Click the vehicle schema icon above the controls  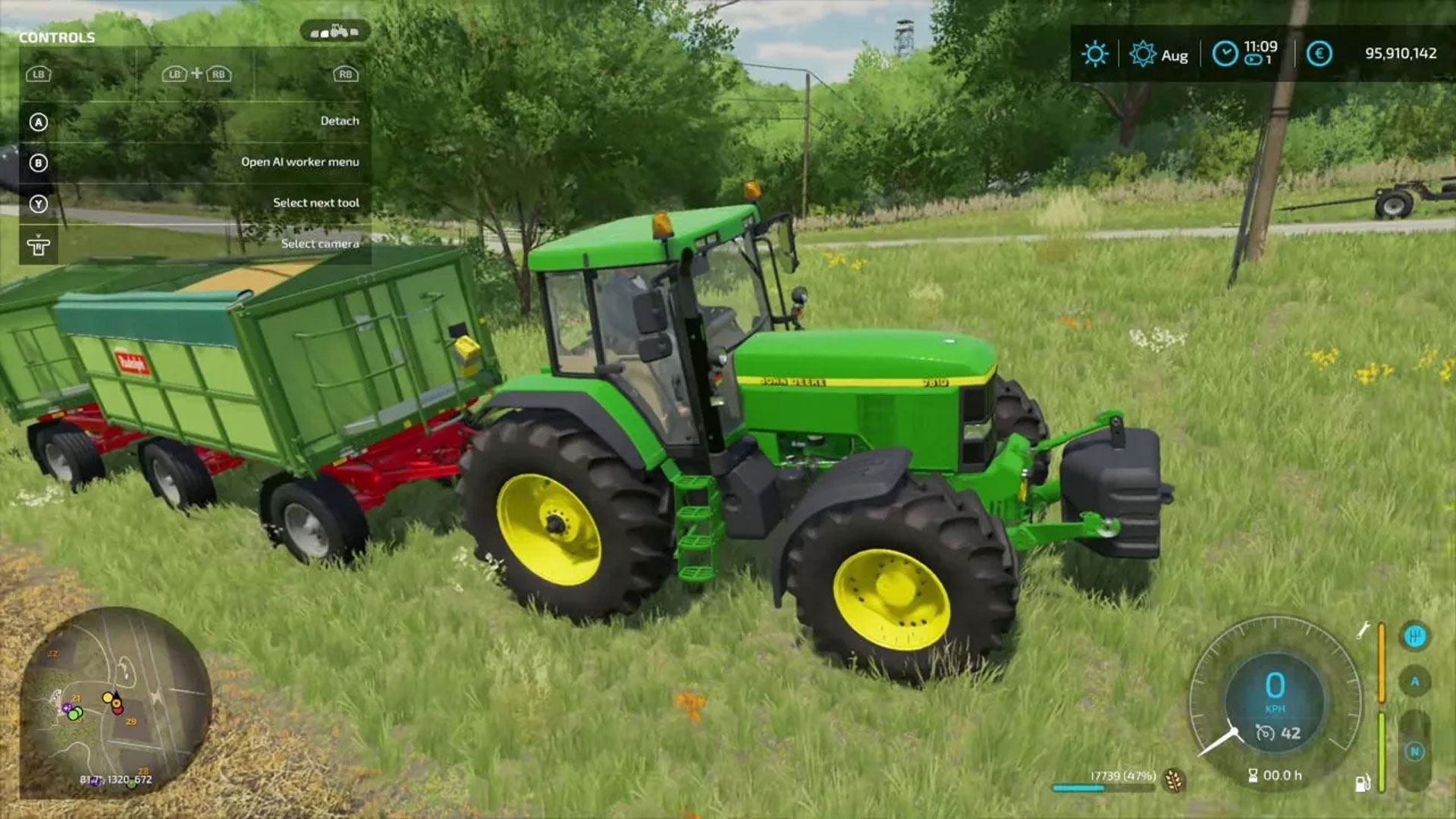334,31
